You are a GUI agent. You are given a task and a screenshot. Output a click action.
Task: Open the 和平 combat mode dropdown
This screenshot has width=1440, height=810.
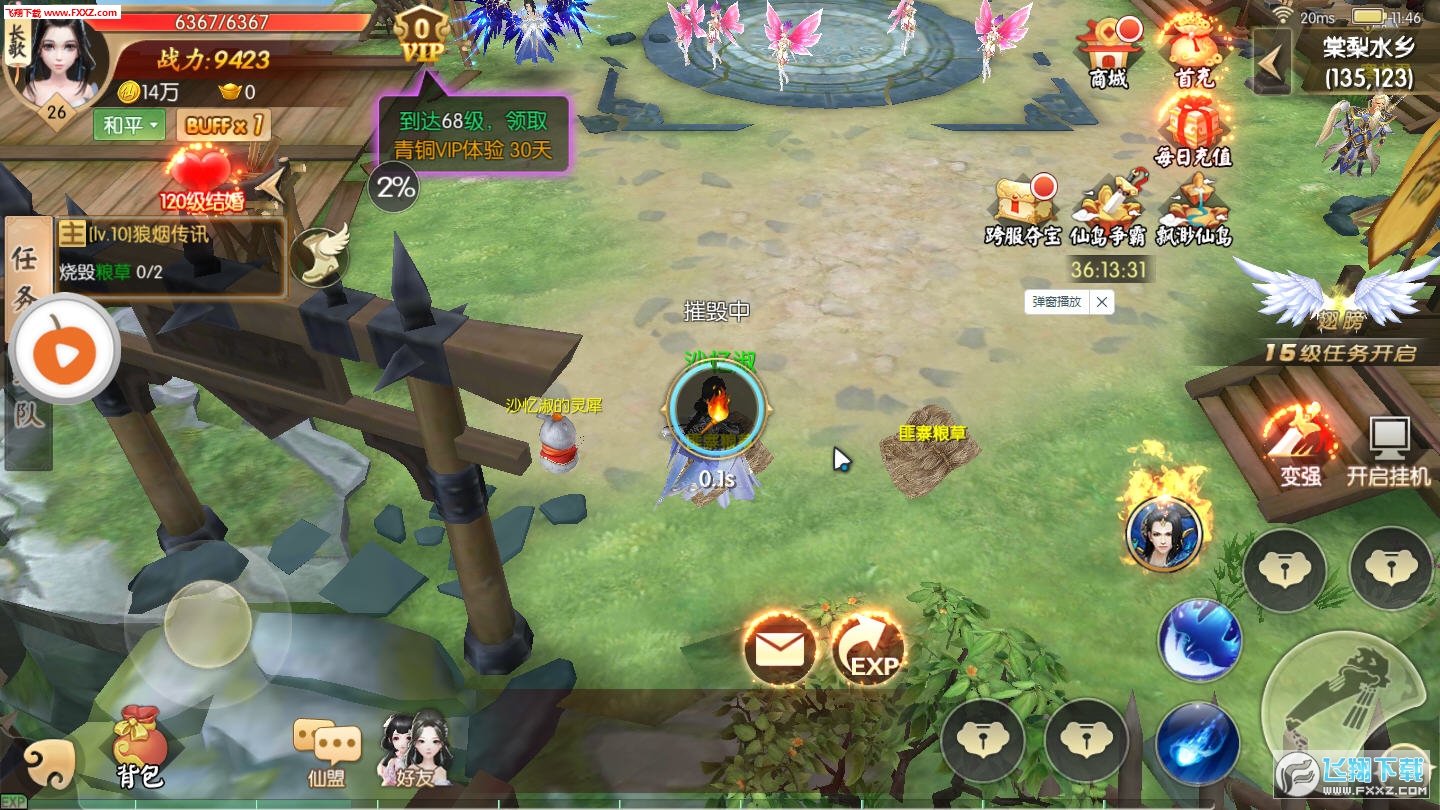(x=128, y=125)
